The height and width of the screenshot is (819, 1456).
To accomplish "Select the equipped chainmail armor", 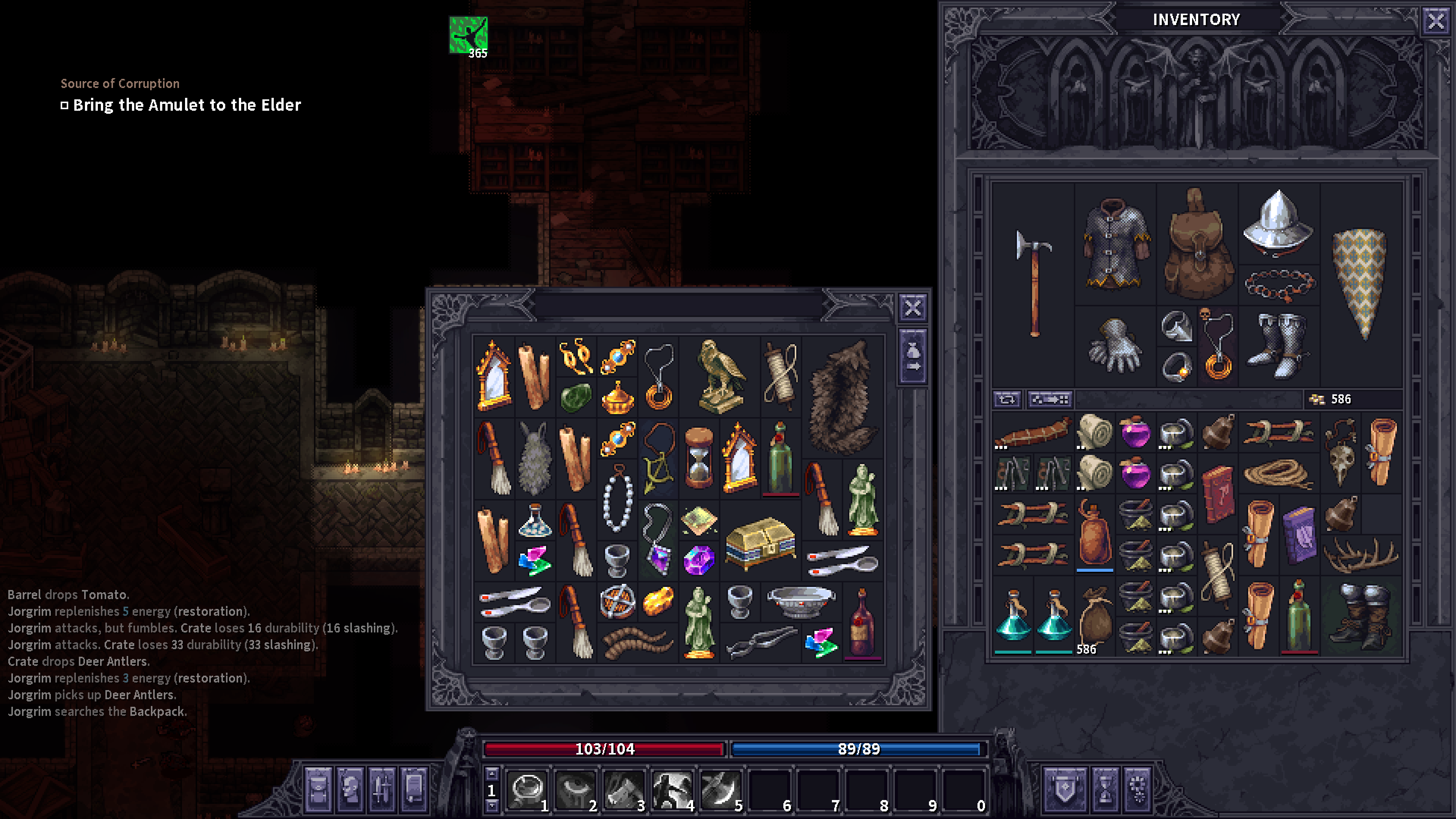I will 1115,243.
